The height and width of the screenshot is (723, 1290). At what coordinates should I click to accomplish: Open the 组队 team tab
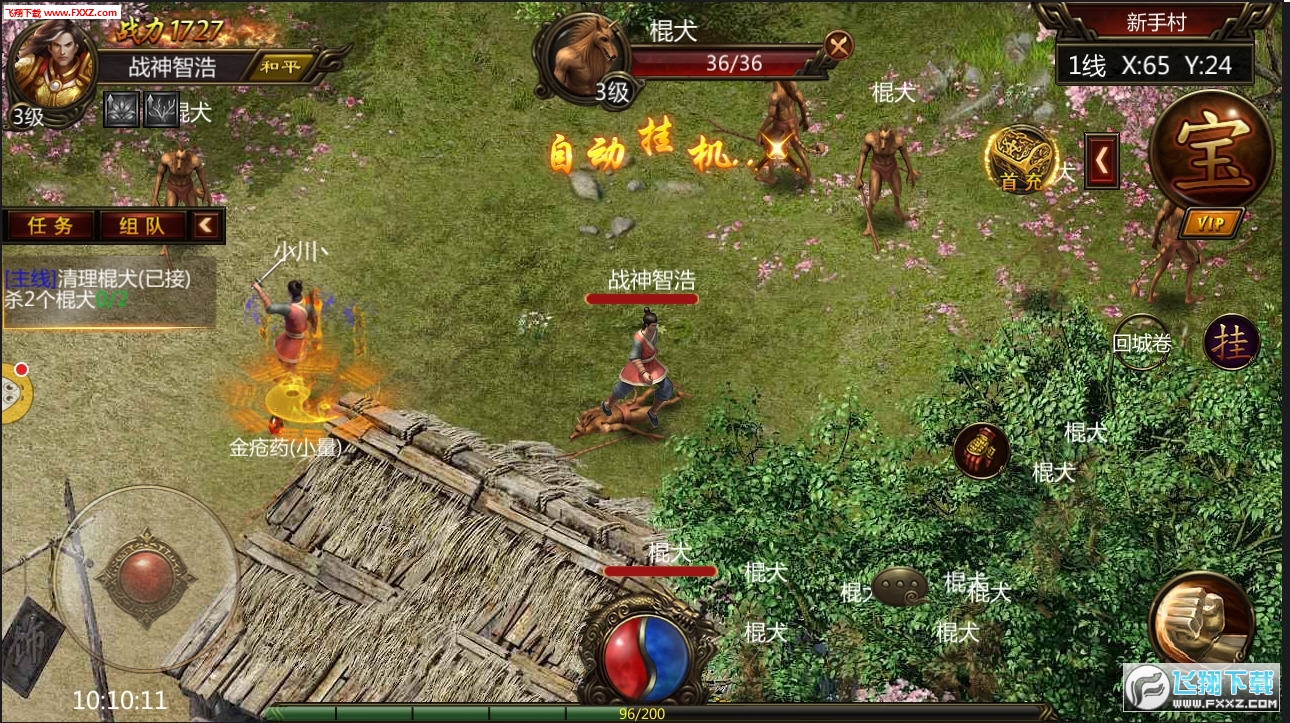point(142,225)
